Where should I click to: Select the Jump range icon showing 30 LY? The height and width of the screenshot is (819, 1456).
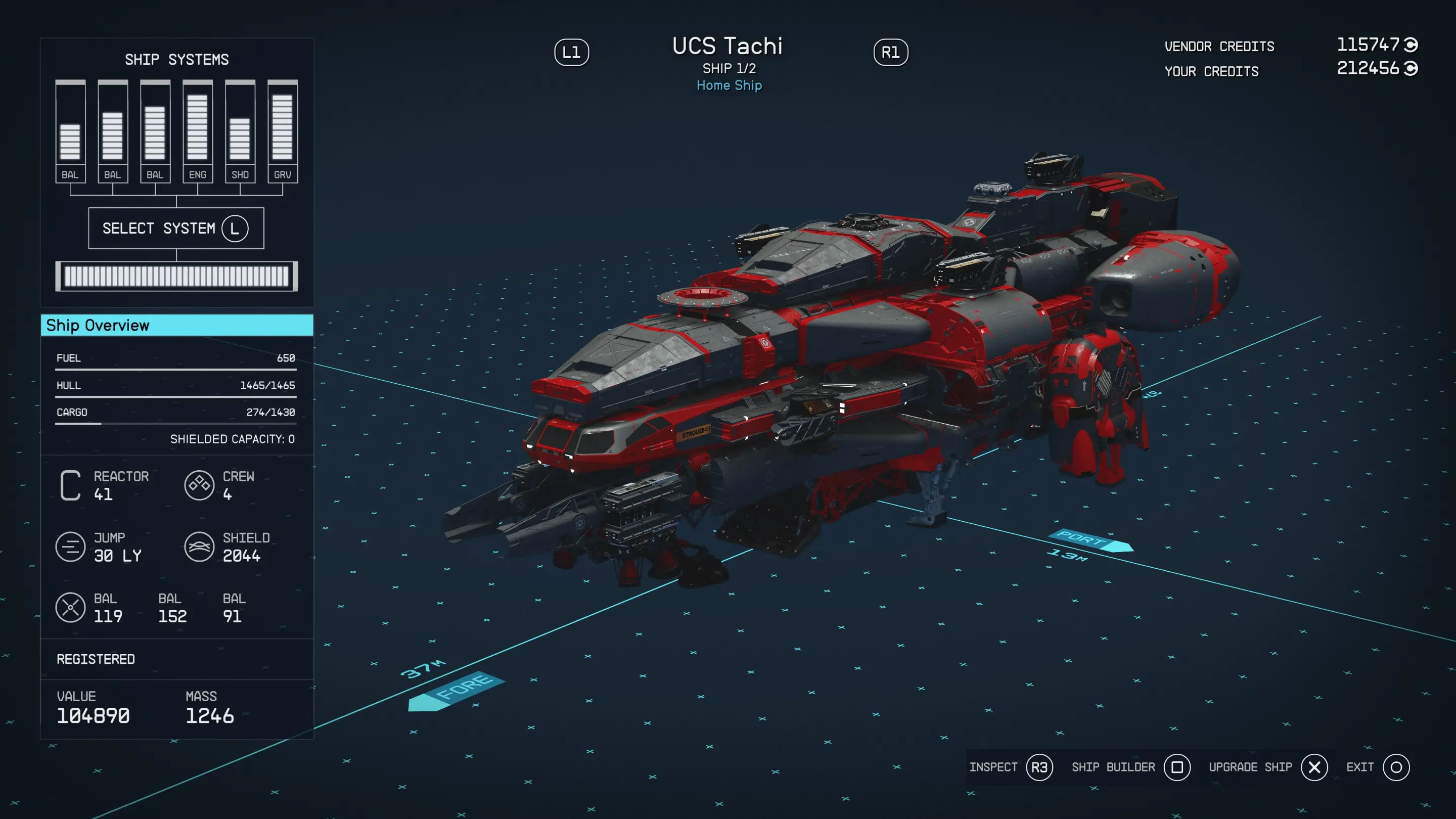click(70, 547)
